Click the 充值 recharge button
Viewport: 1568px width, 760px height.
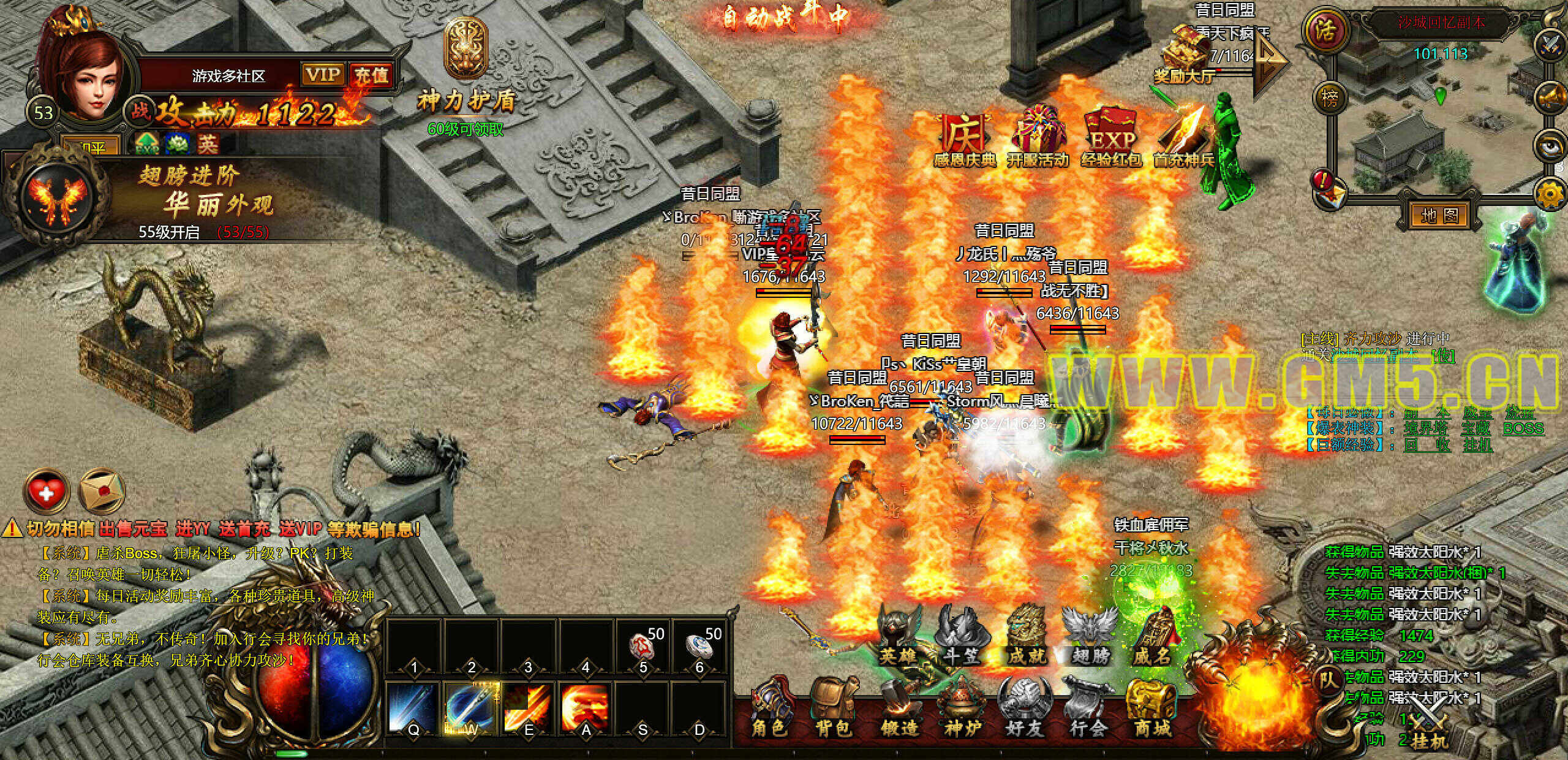371,75
